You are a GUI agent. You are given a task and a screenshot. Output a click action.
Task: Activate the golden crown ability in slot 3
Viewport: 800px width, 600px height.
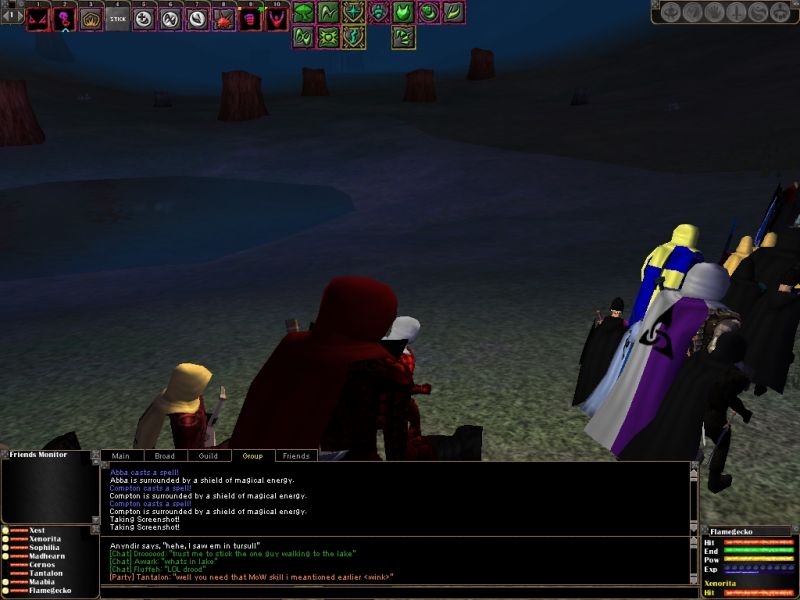point(92,19)
